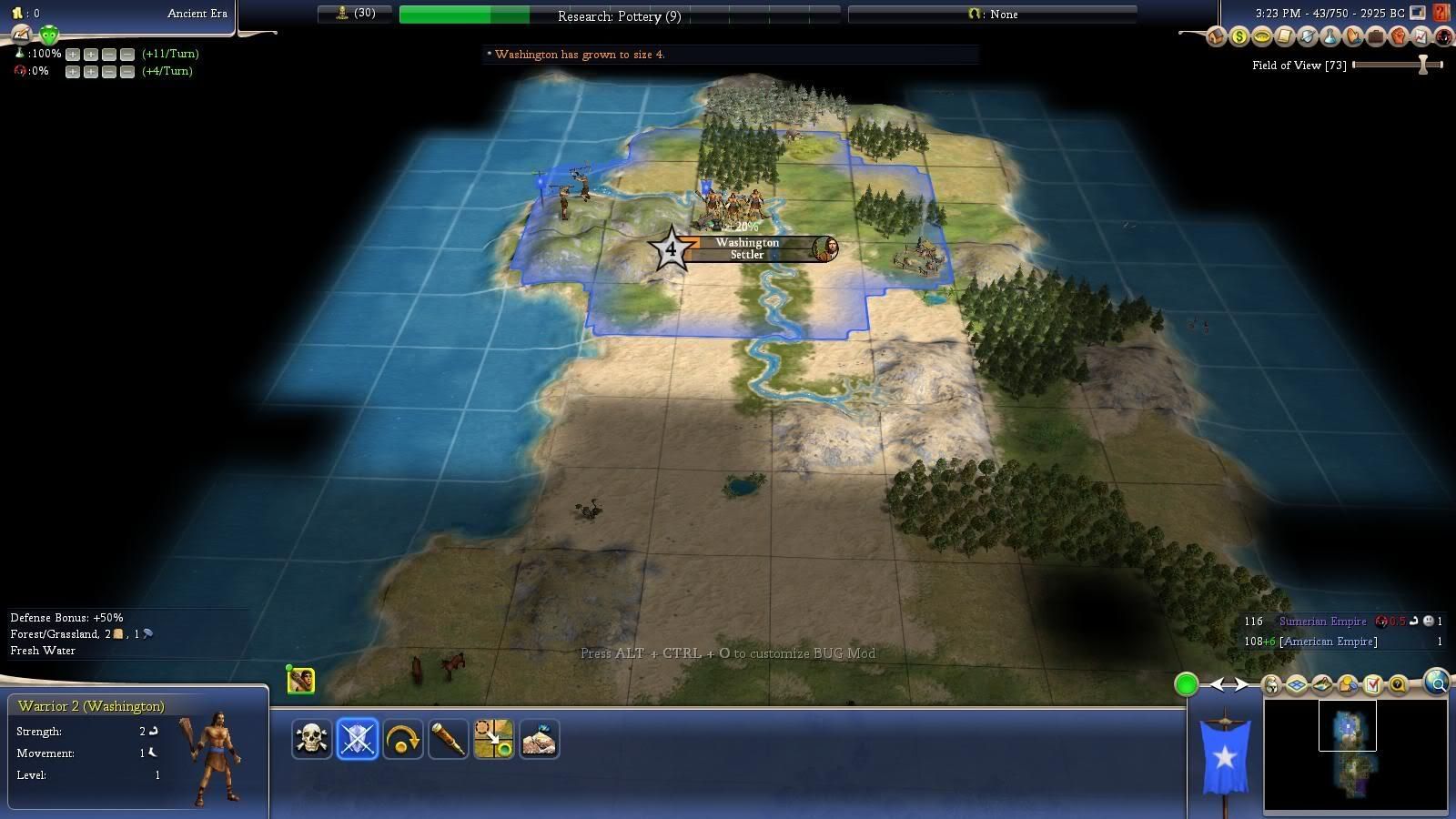Open the globe view with the magnifier icon
Screen dimensions: 1456x819
pos(1437,682)
